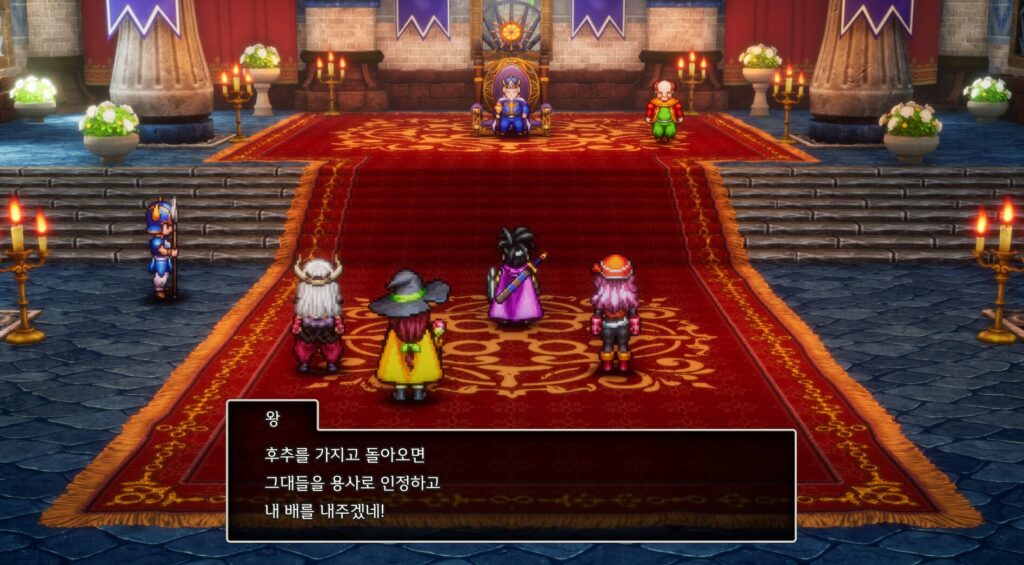Advance the king's dialogue text box

pyautogui.click(x=511, y=485)
